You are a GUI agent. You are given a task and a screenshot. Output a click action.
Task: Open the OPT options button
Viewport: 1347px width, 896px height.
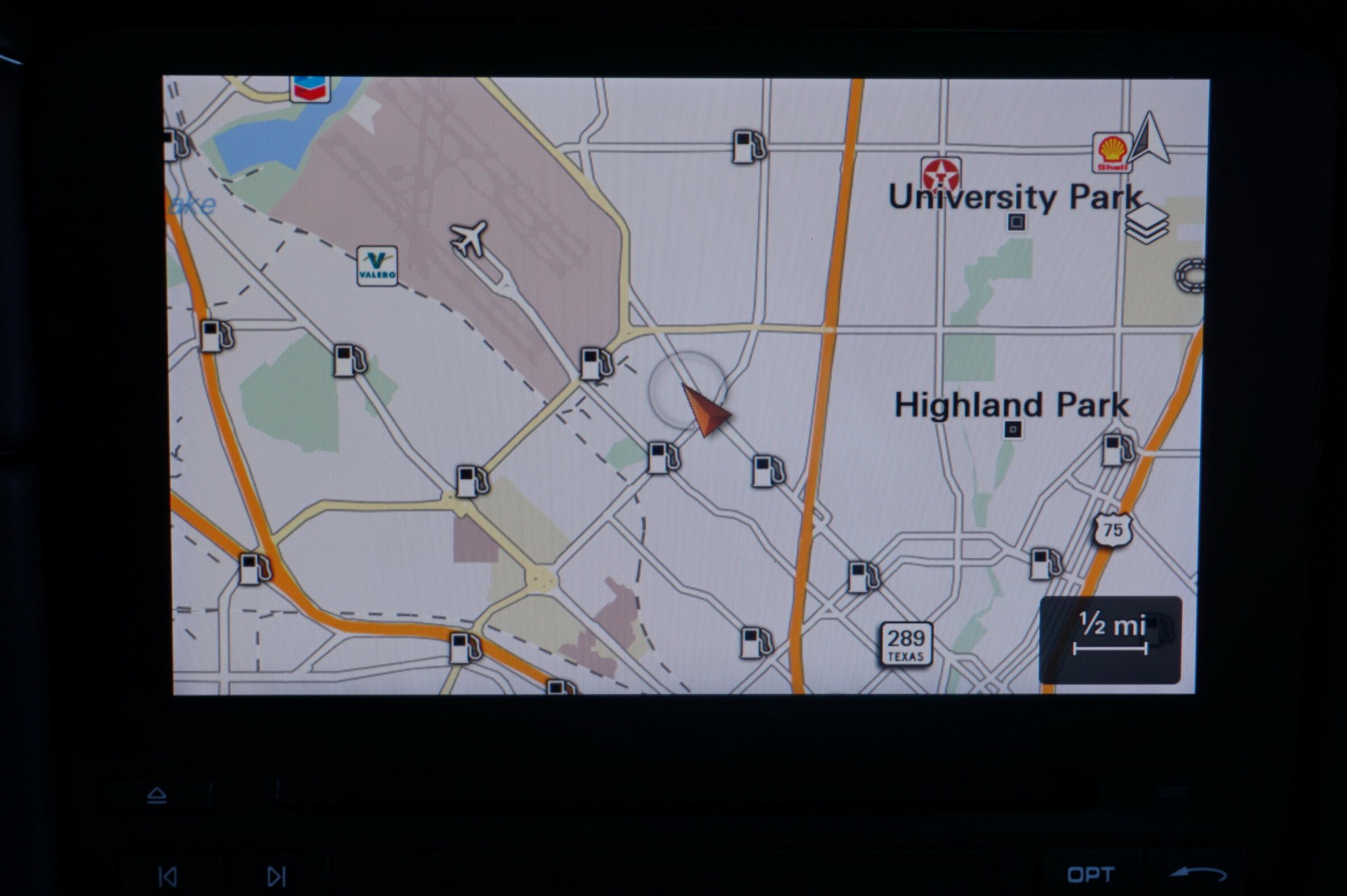[x=1090, y=874]
